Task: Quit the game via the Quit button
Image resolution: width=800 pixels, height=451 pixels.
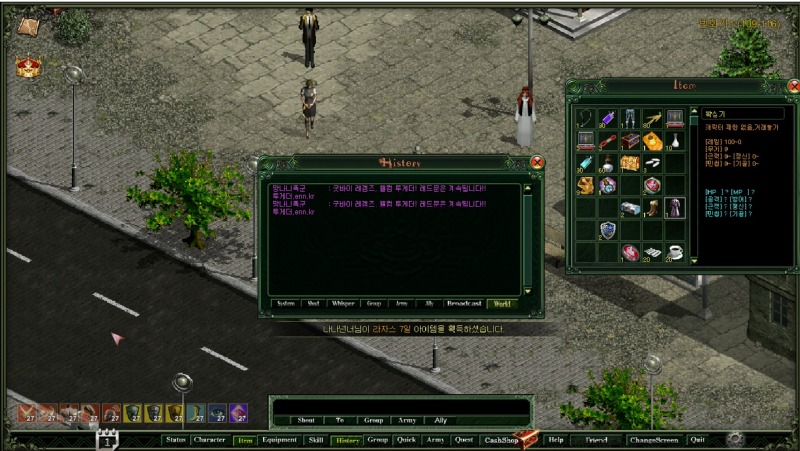Action: coord(697,439)
